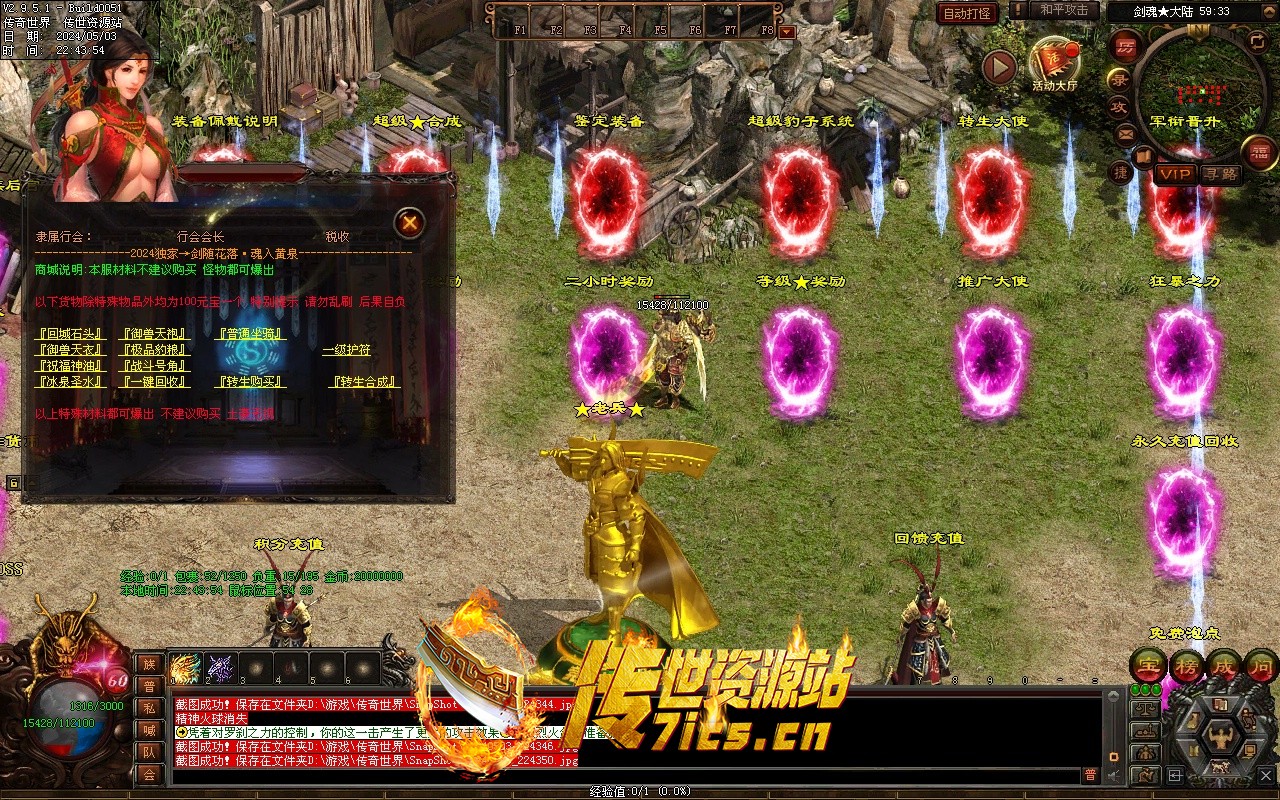Activate the 寻路 pathfinding button

point(1220,173)
